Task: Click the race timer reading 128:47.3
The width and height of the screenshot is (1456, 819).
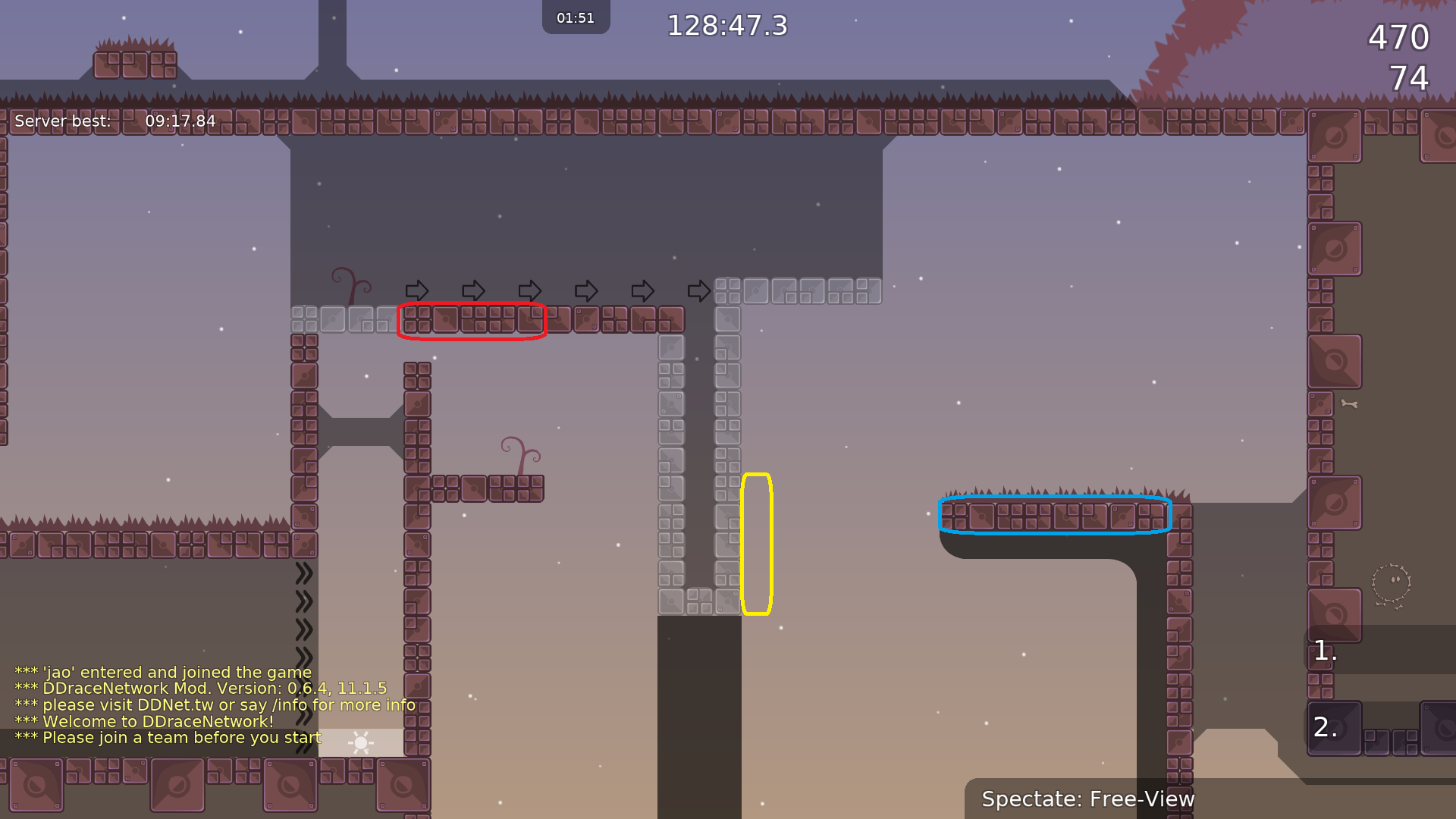Action: pos(726,25)
